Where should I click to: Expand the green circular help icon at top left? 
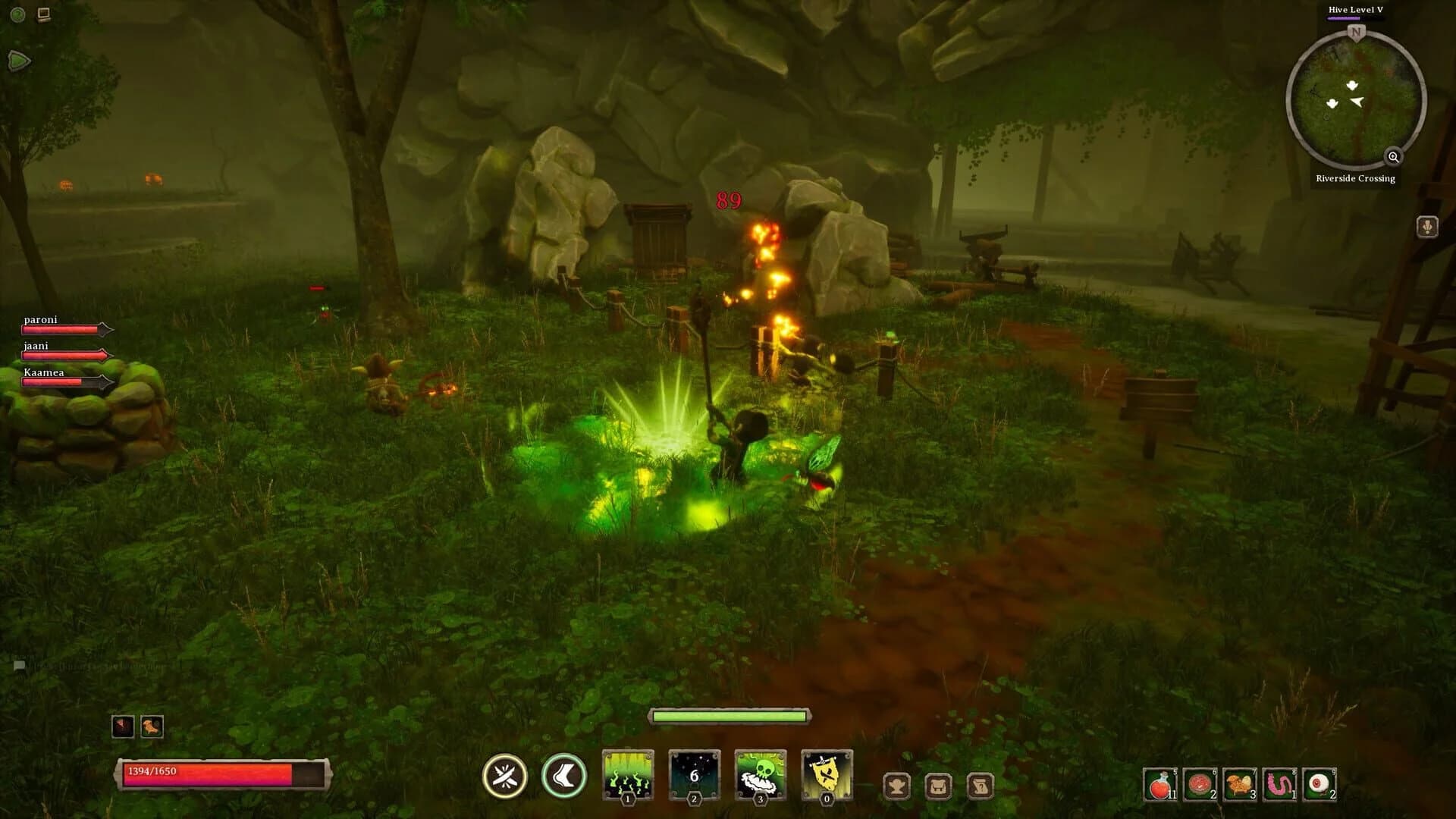tap(17, 14)
